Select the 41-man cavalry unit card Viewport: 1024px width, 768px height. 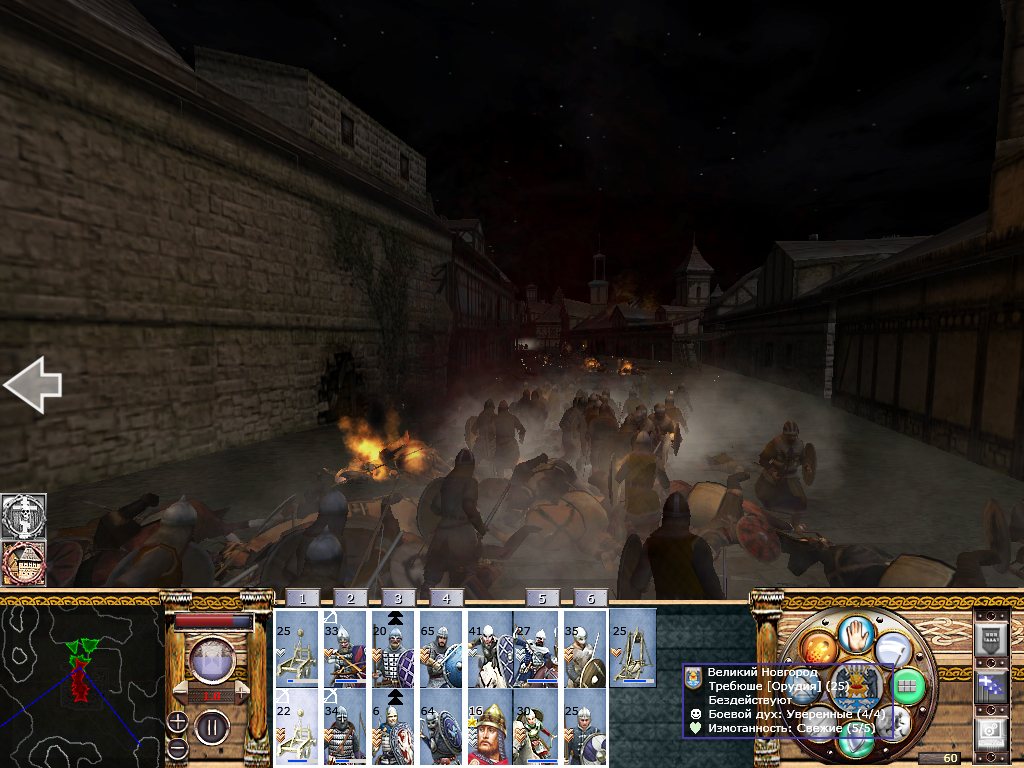point(490,648)
